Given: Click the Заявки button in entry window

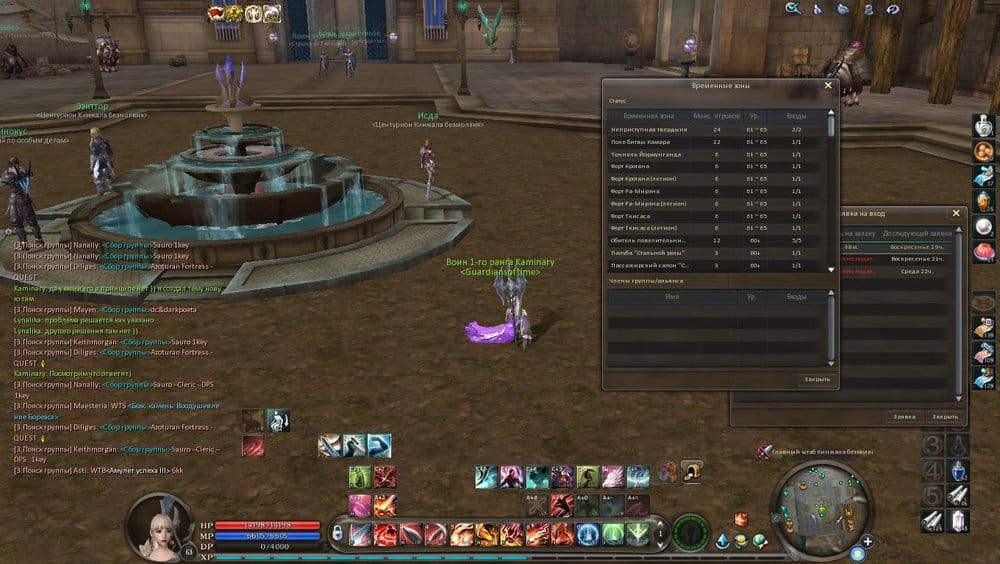Looking at the screenshot, I should click(x=904, y=417).
